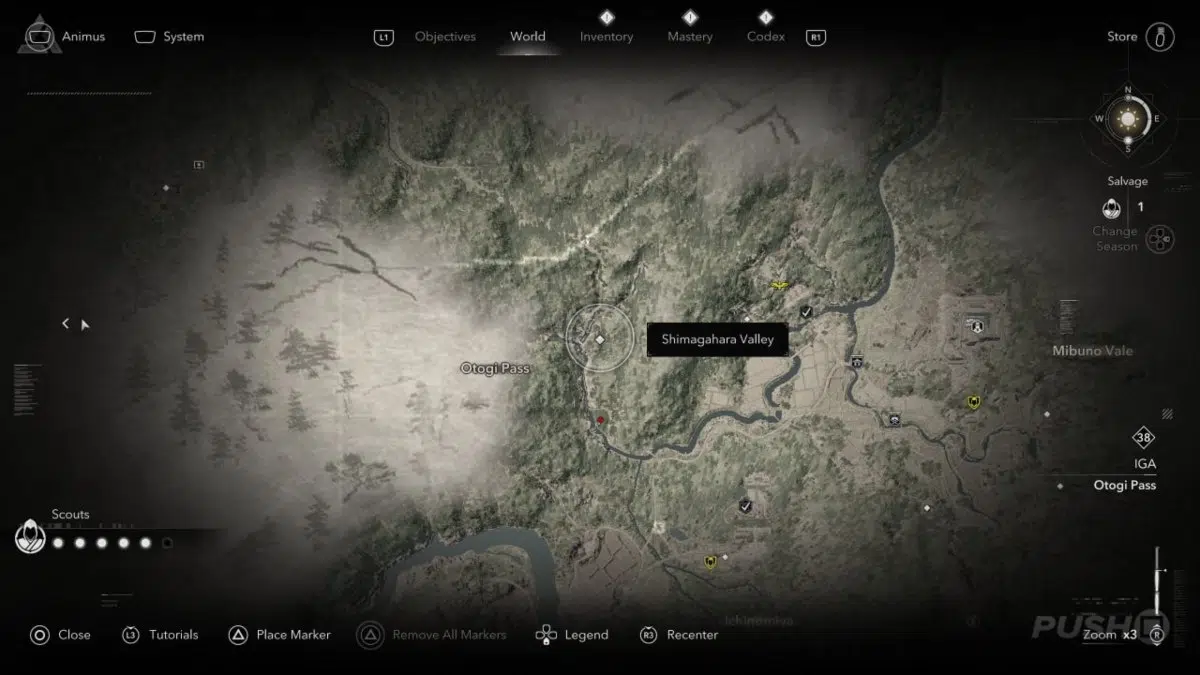
Task: Switch to the Inventory tab
Action: [x=606, y=37]
